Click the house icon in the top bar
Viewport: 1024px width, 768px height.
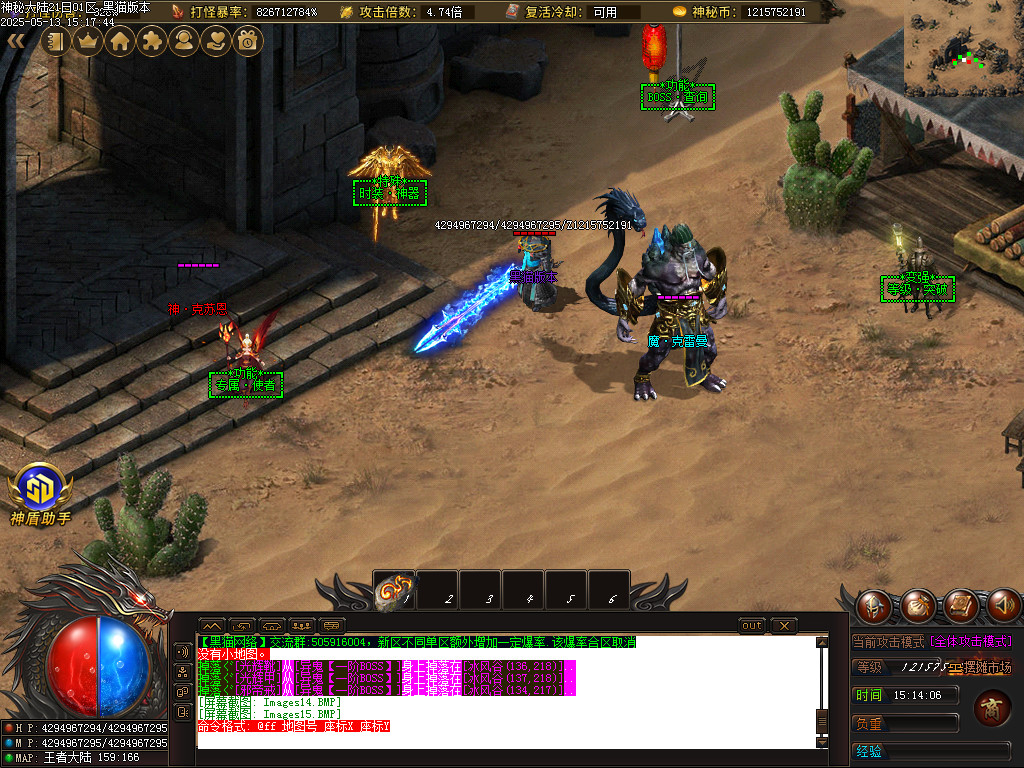[120, 41]
